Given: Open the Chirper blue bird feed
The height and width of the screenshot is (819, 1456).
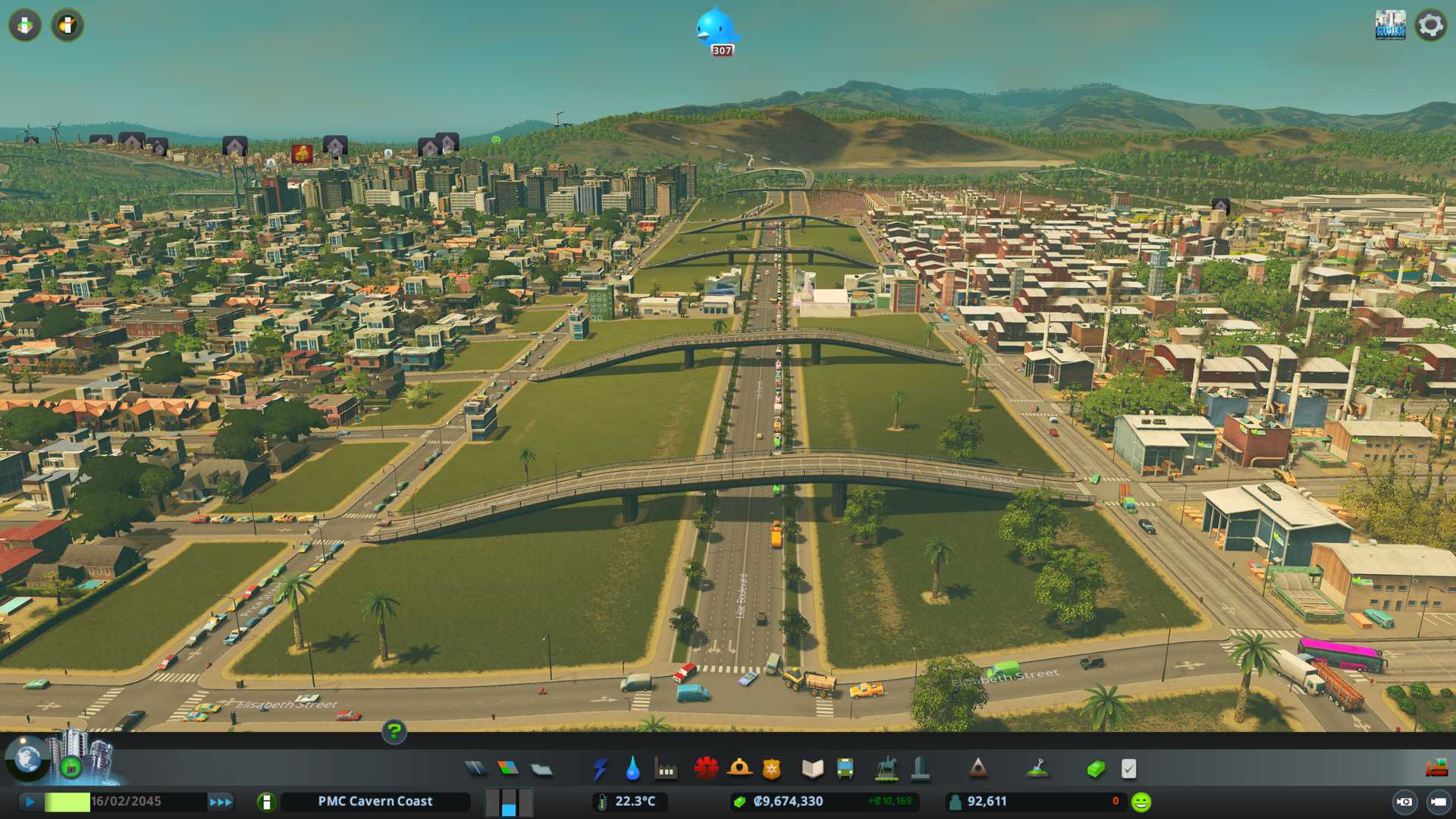Looking at the screenshot, I should (x=716, y=30).
